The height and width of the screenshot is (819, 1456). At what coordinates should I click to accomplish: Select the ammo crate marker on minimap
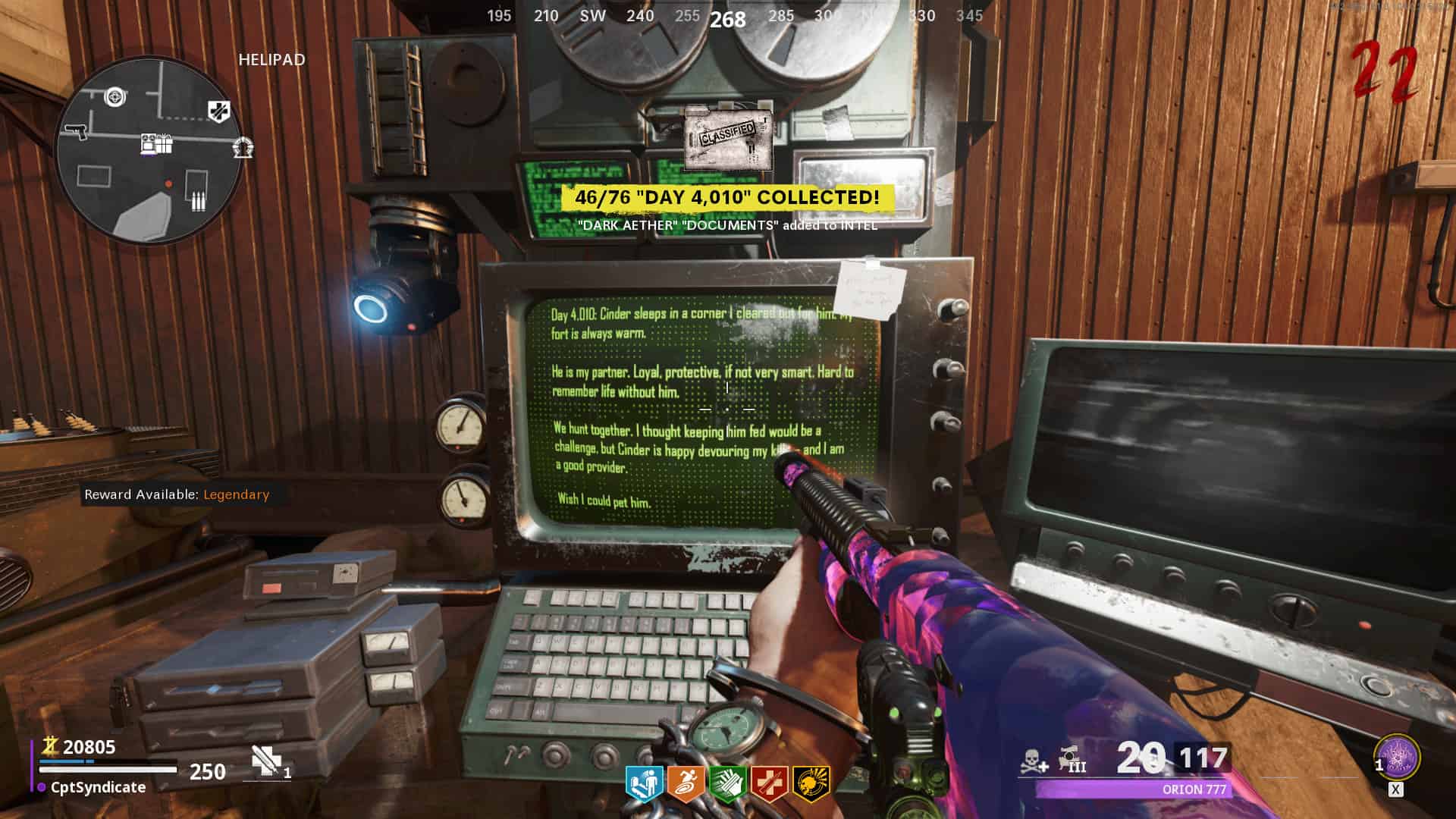tap(197, 201)
